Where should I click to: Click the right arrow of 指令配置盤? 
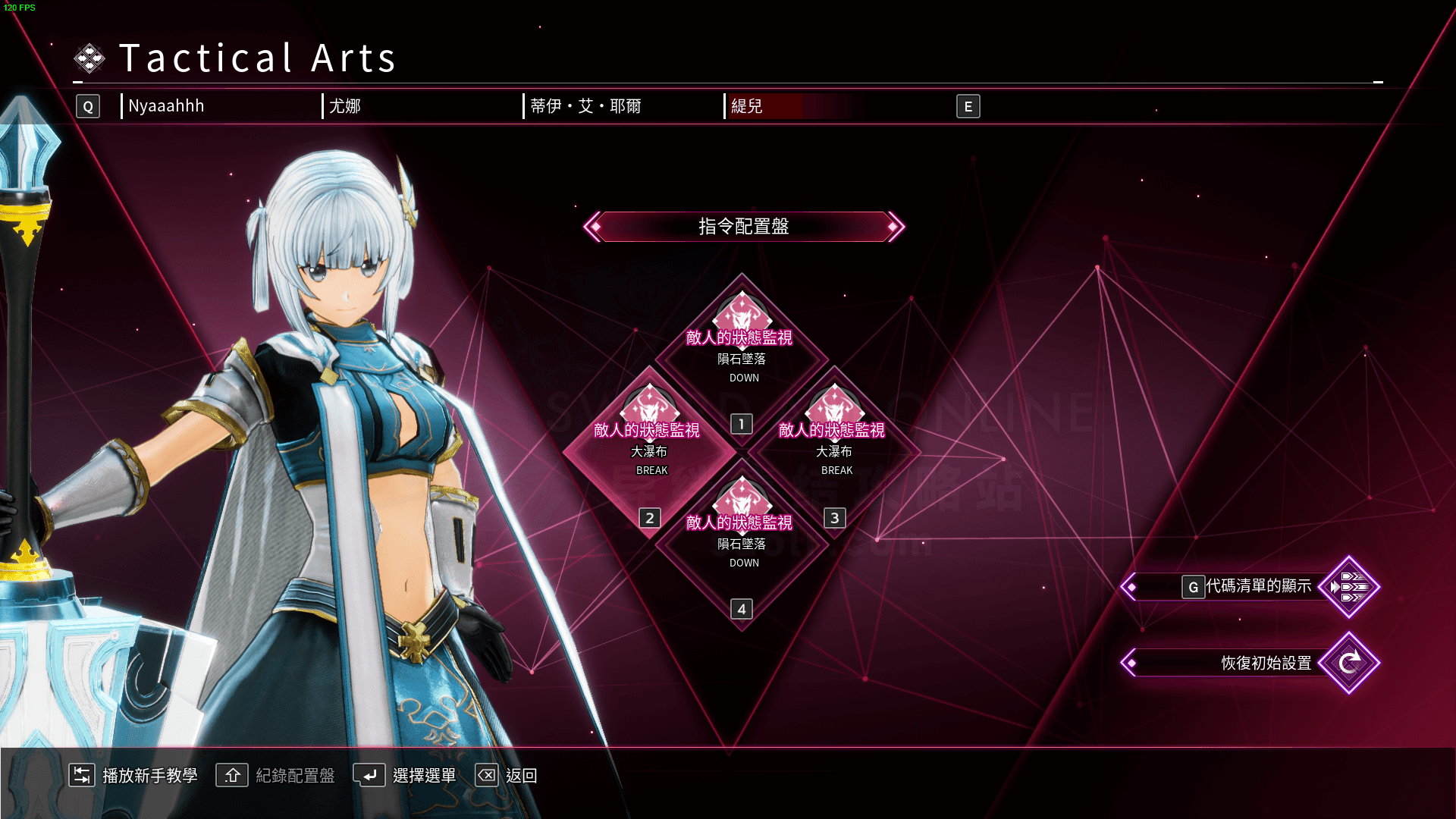pos(895,227)
